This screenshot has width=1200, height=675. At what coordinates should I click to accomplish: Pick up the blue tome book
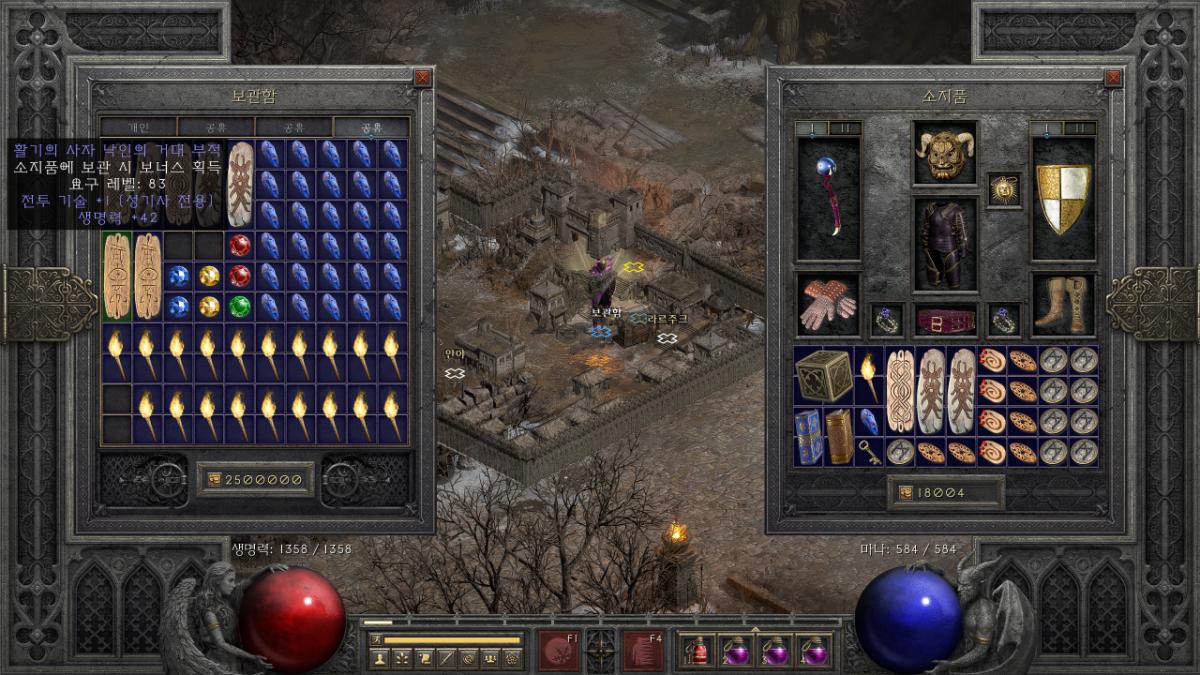(x=809, y=437)
